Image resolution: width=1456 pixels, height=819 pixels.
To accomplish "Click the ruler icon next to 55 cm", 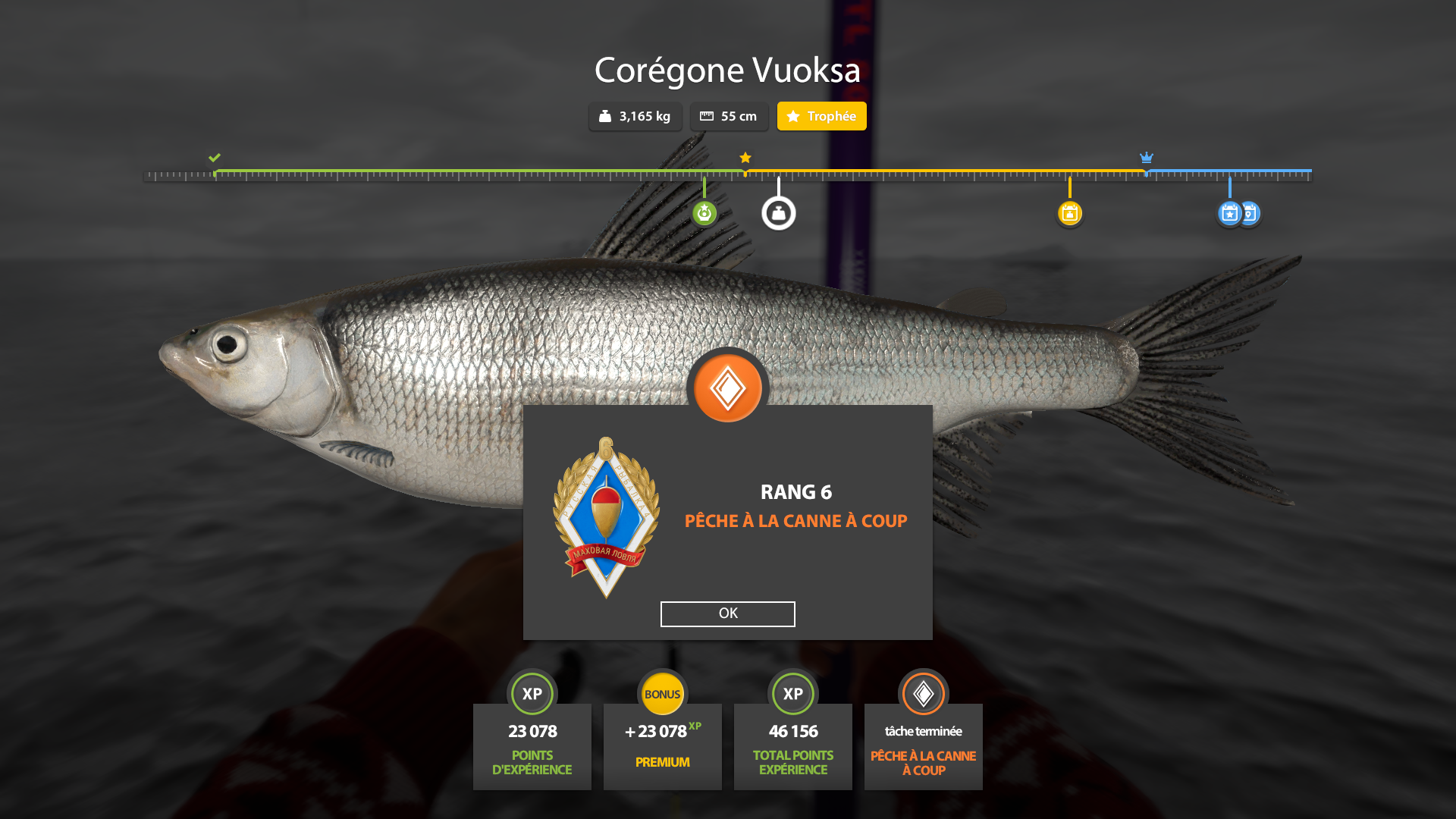I will (x=708, y=116).
